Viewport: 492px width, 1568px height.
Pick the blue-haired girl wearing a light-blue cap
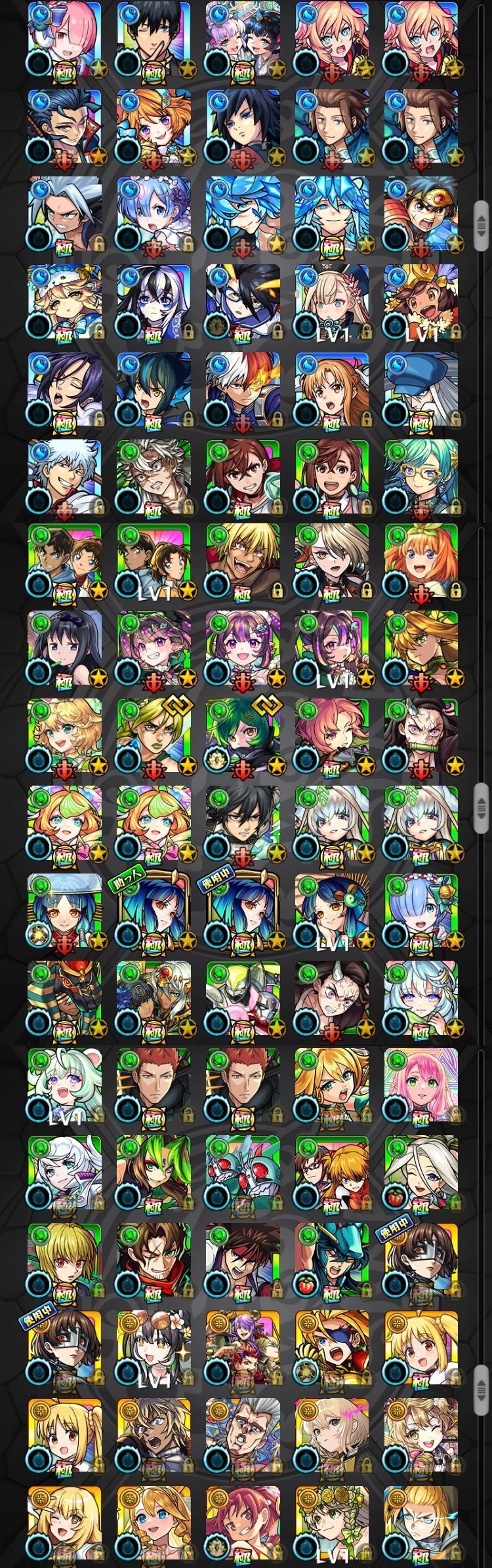64,912
